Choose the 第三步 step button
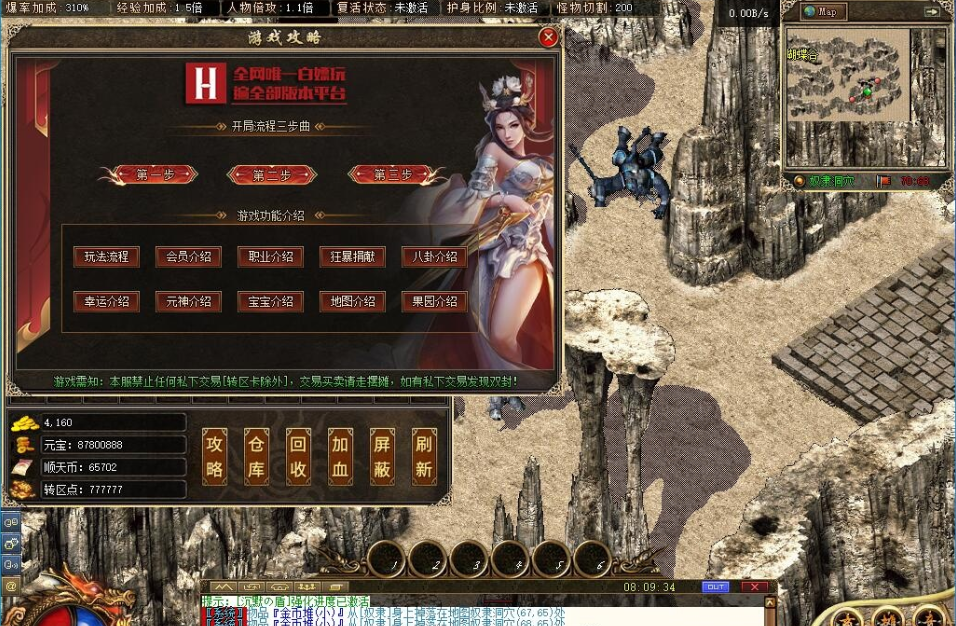 click(393, 175)
